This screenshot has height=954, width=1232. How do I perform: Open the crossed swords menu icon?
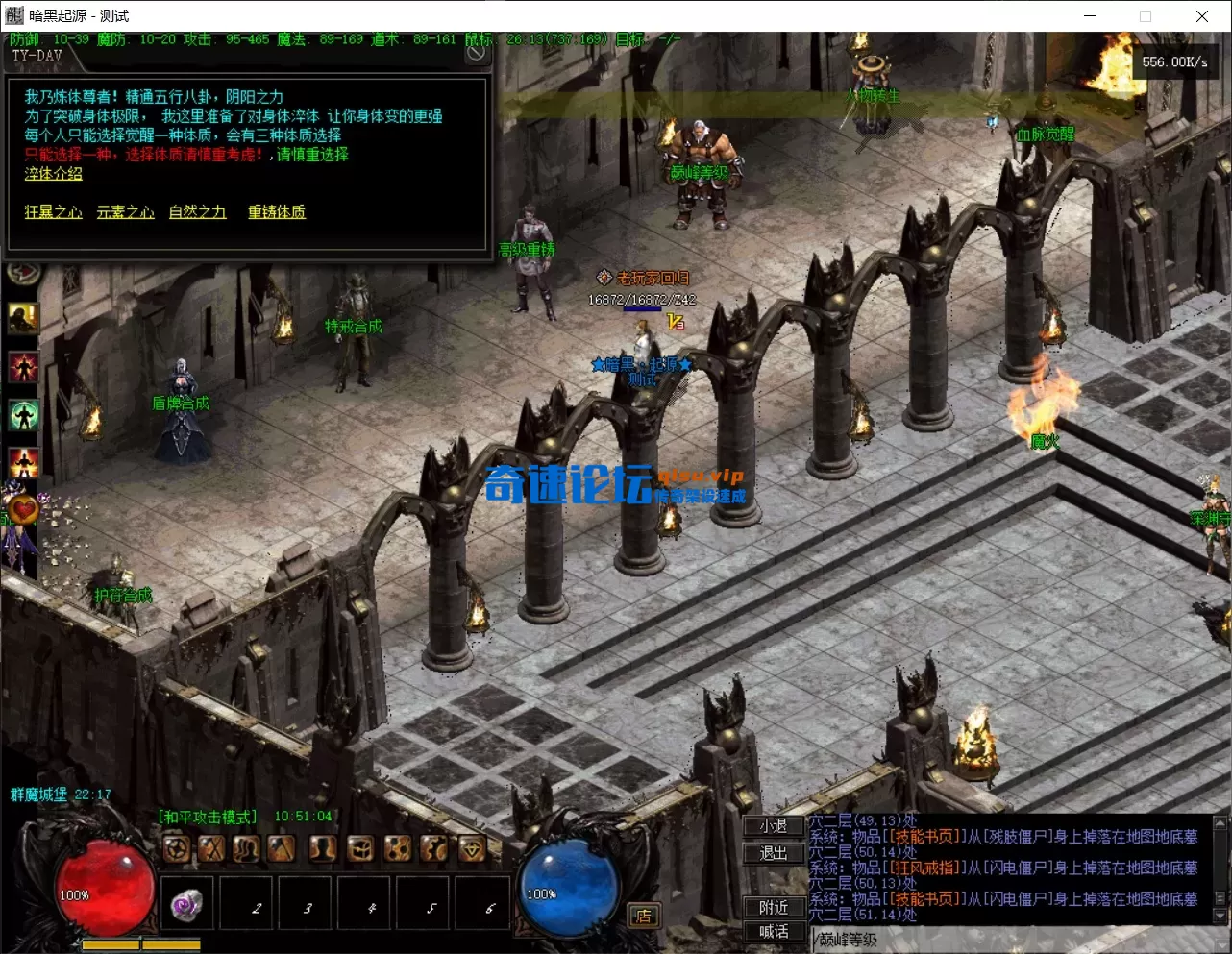pos(211,848)
